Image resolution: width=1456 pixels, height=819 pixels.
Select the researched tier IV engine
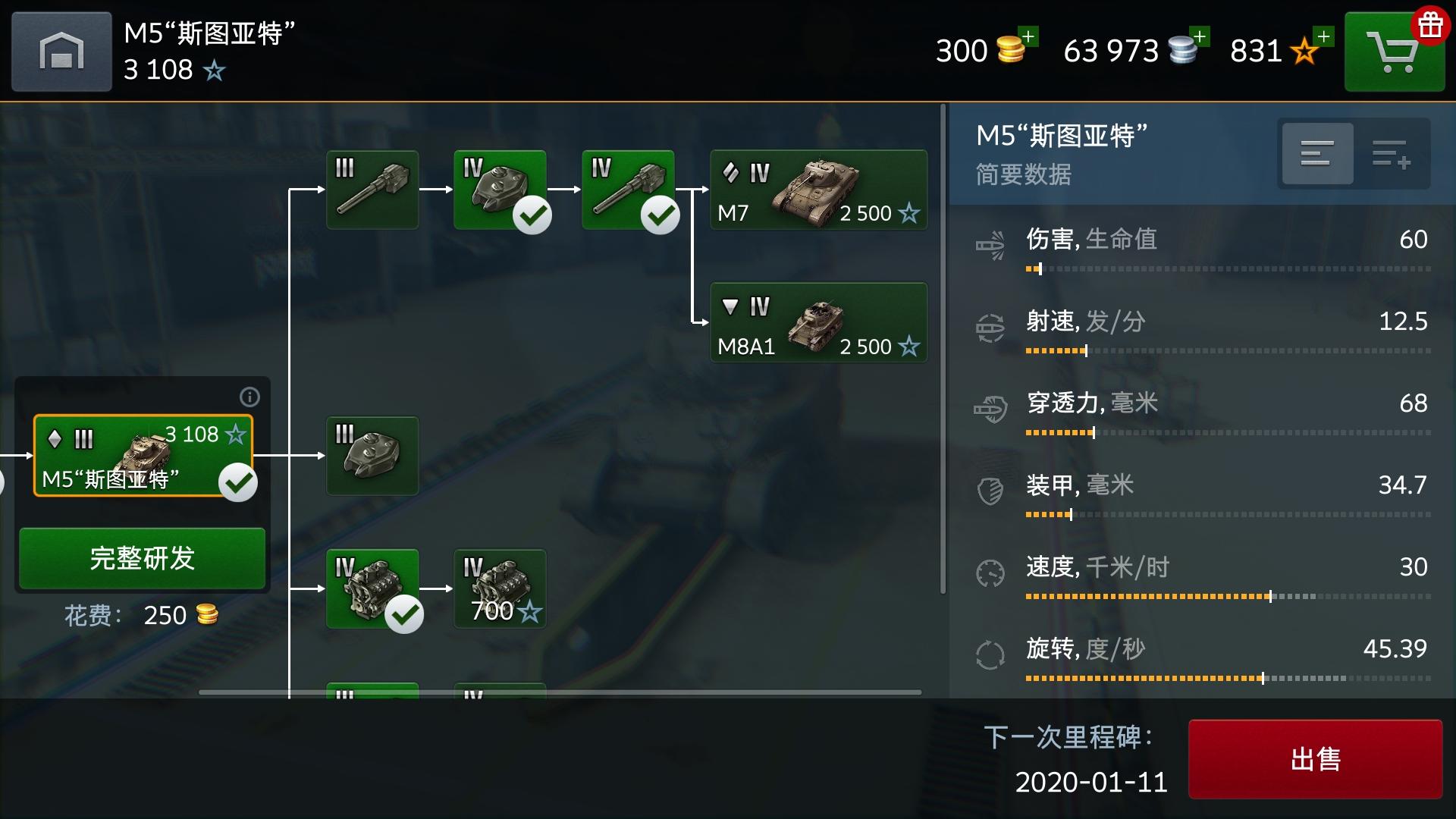(x=372, y=588)
